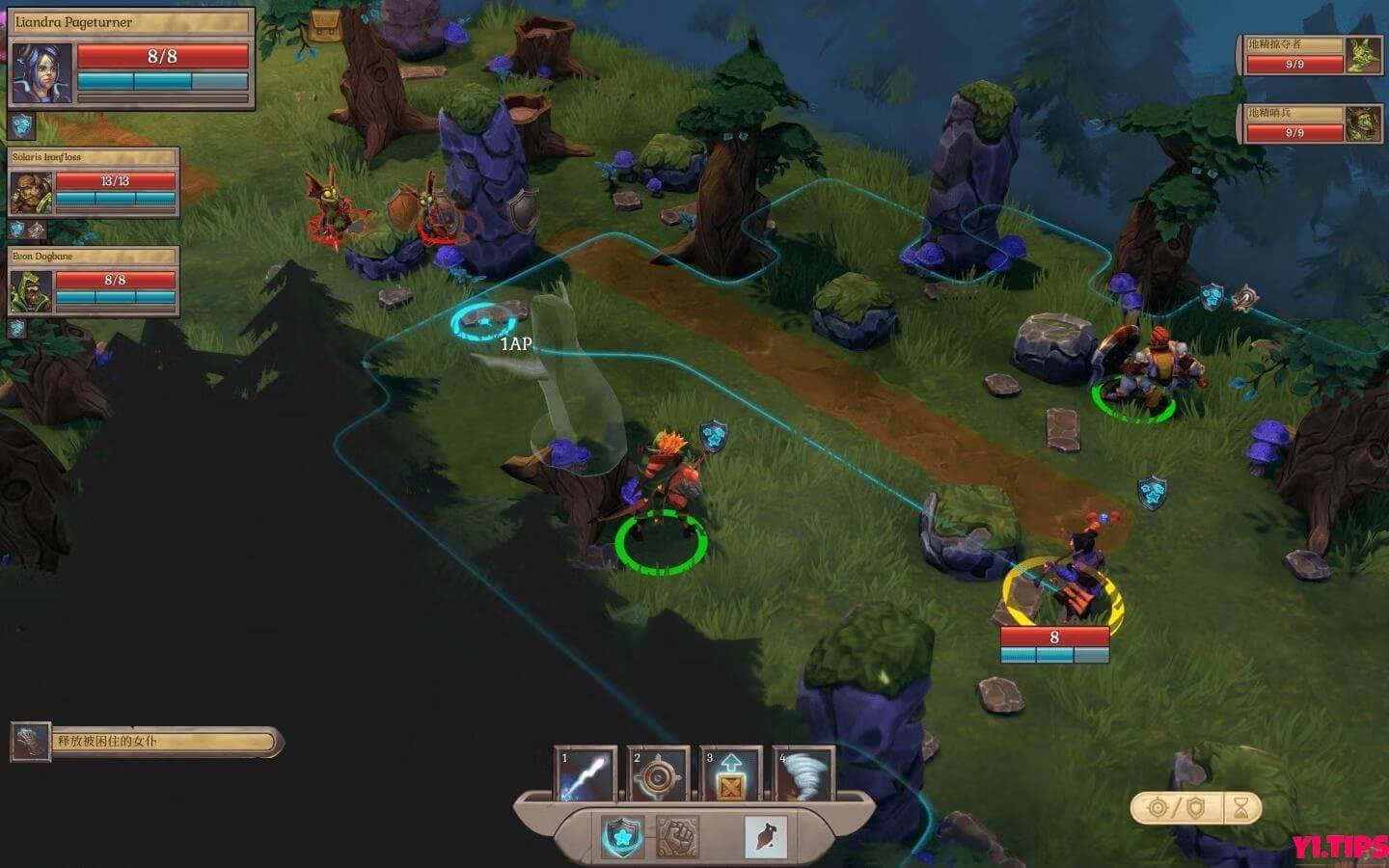
Task: Toggle the shield buff beside Solaris Ironfloss
Action: 16,229
